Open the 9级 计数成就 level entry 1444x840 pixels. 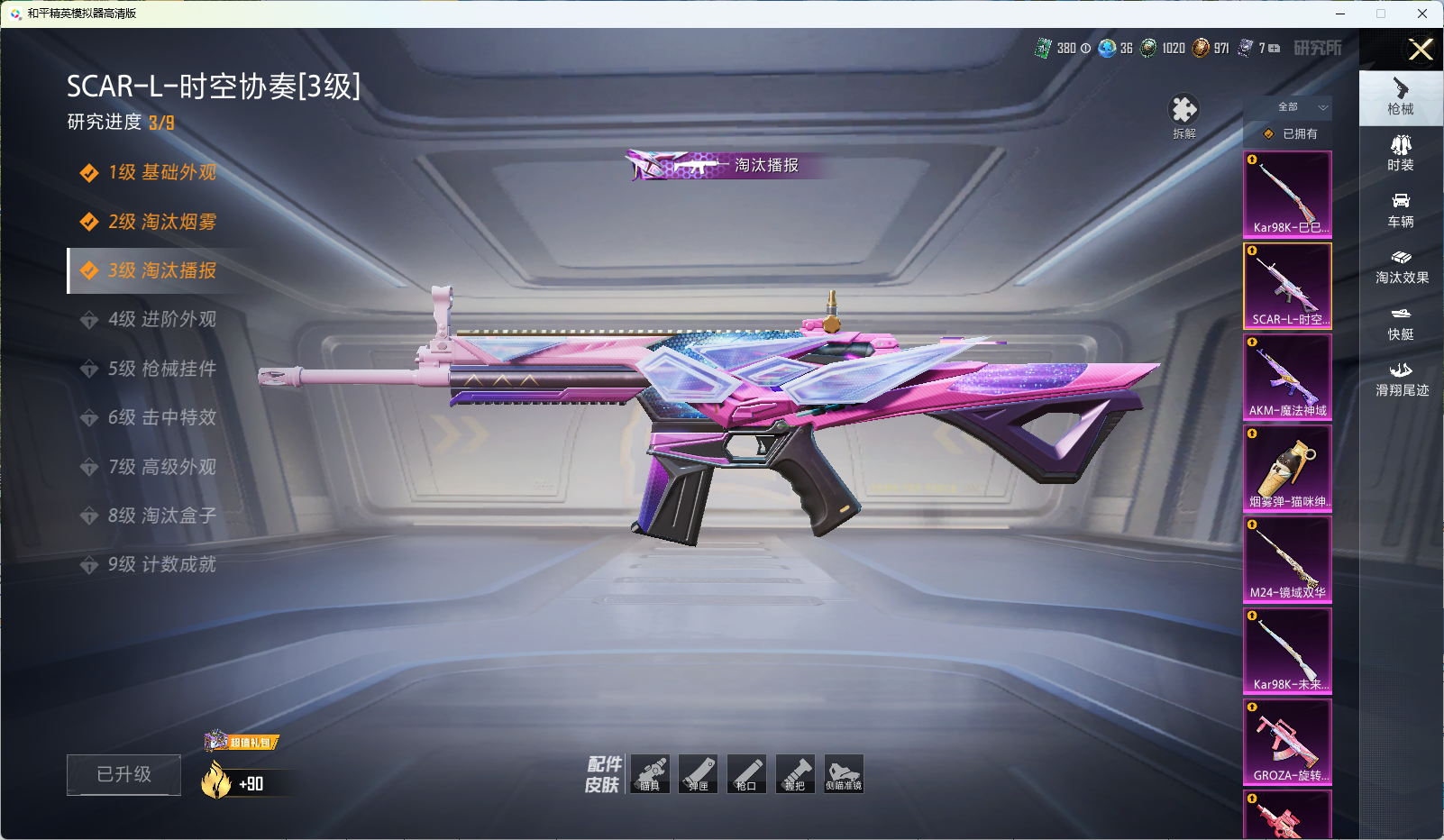160,564
